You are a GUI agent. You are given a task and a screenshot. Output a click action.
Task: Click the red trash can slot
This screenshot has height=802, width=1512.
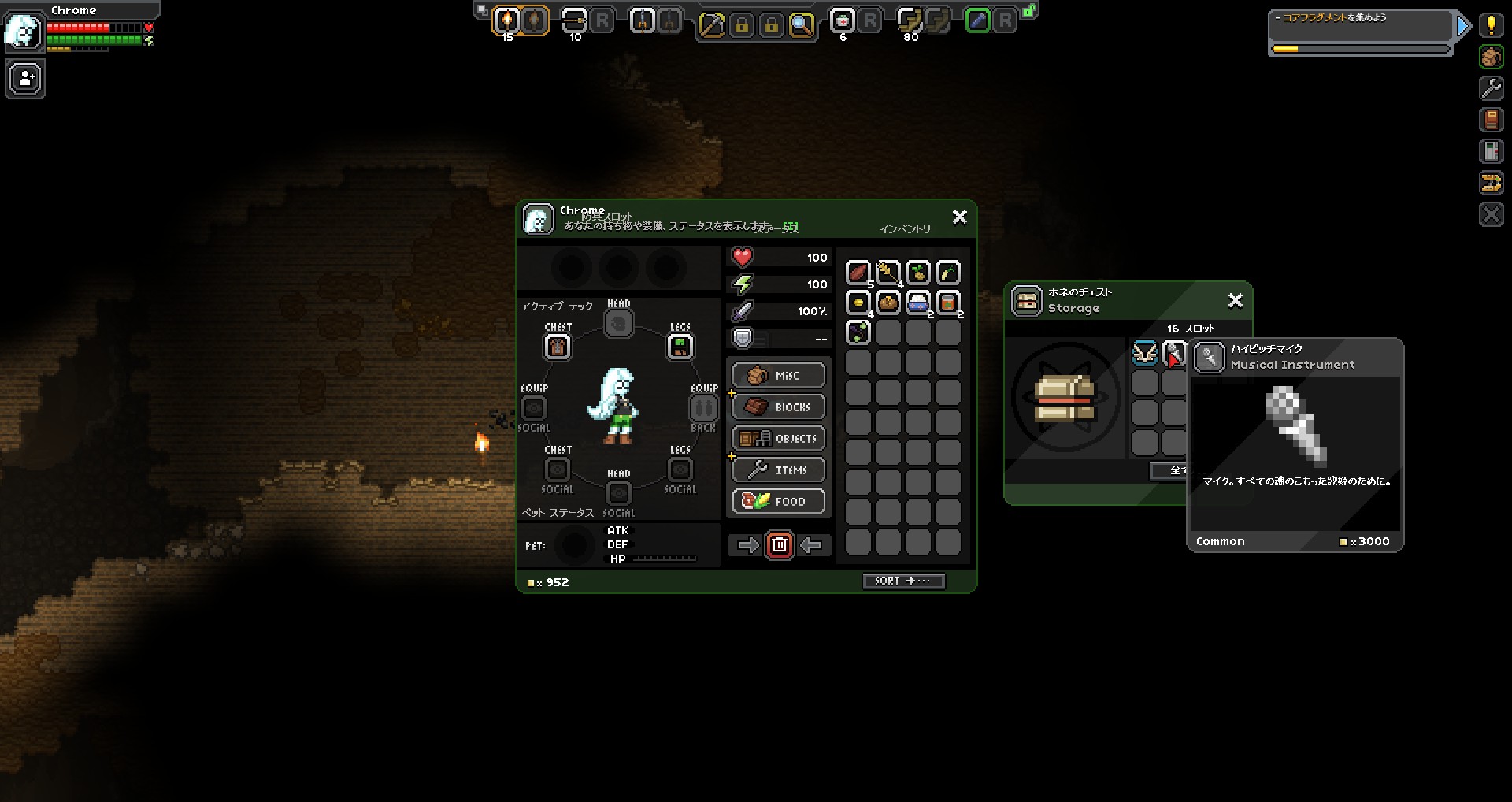pos(779,544)
